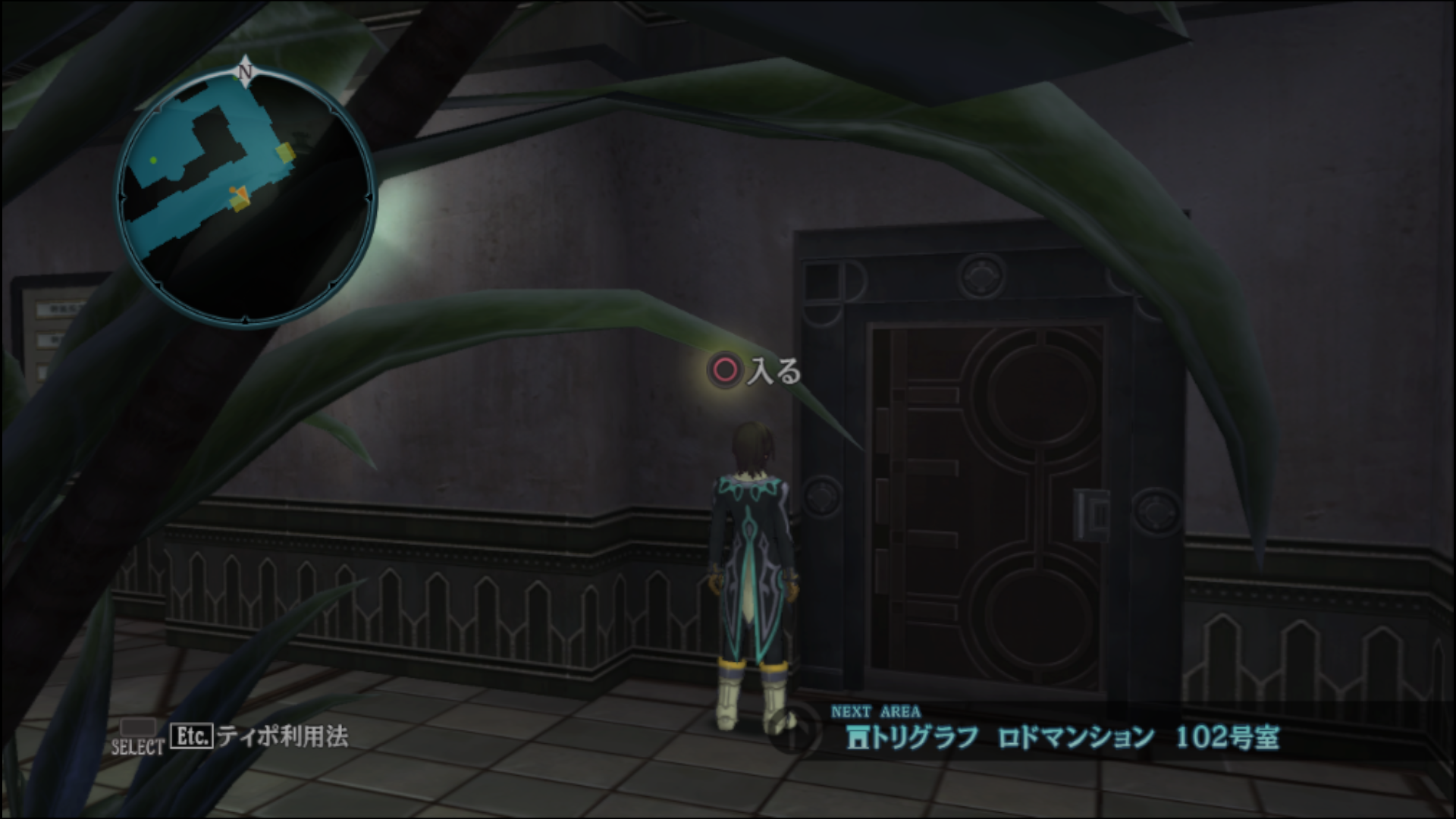1456x819 pixels.
Task: Select the next area 102号室 label
Action: pos(1226,737)
